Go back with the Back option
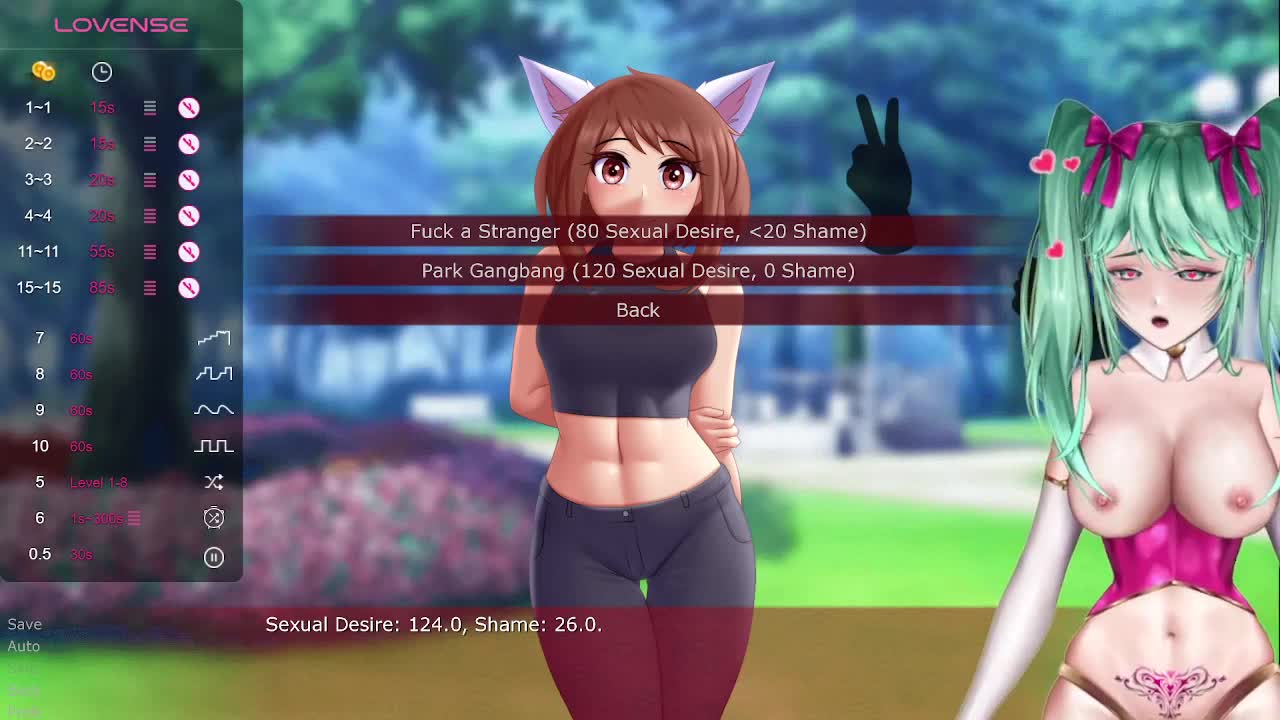This screenshot has width=1280, height=720. (638, 310)
